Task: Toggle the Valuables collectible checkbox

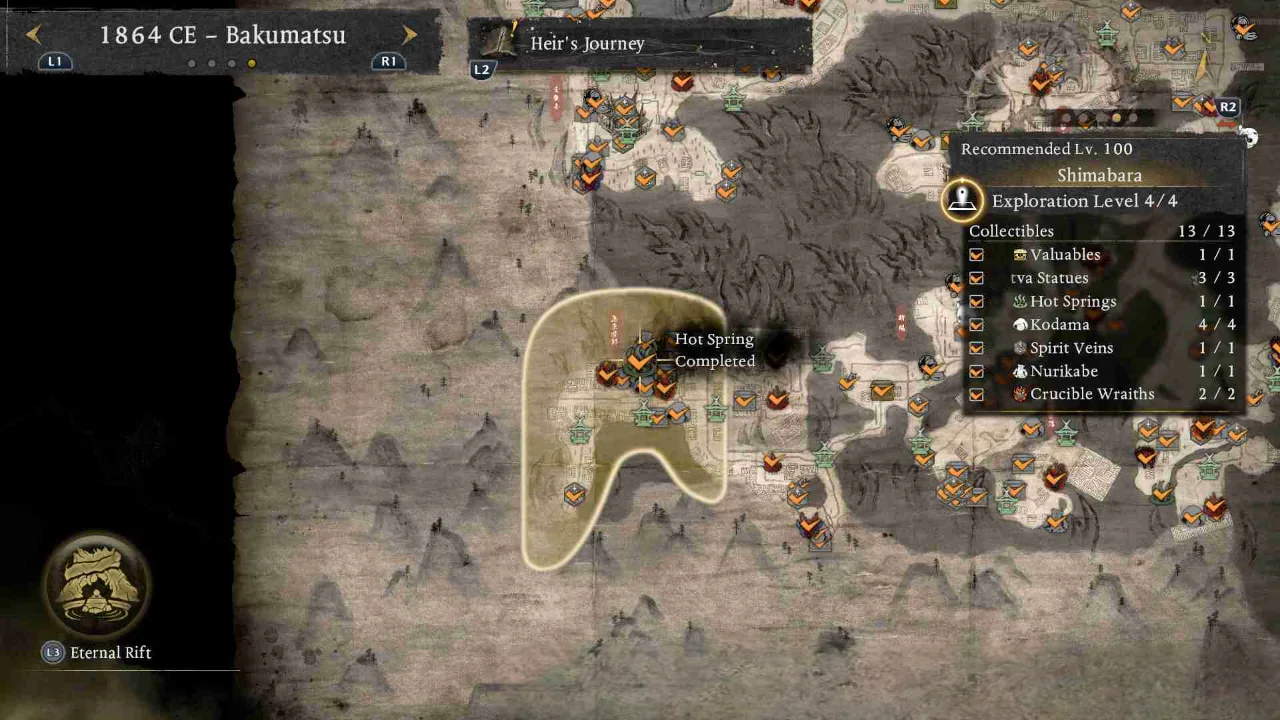Action: [x=976, y=255]
